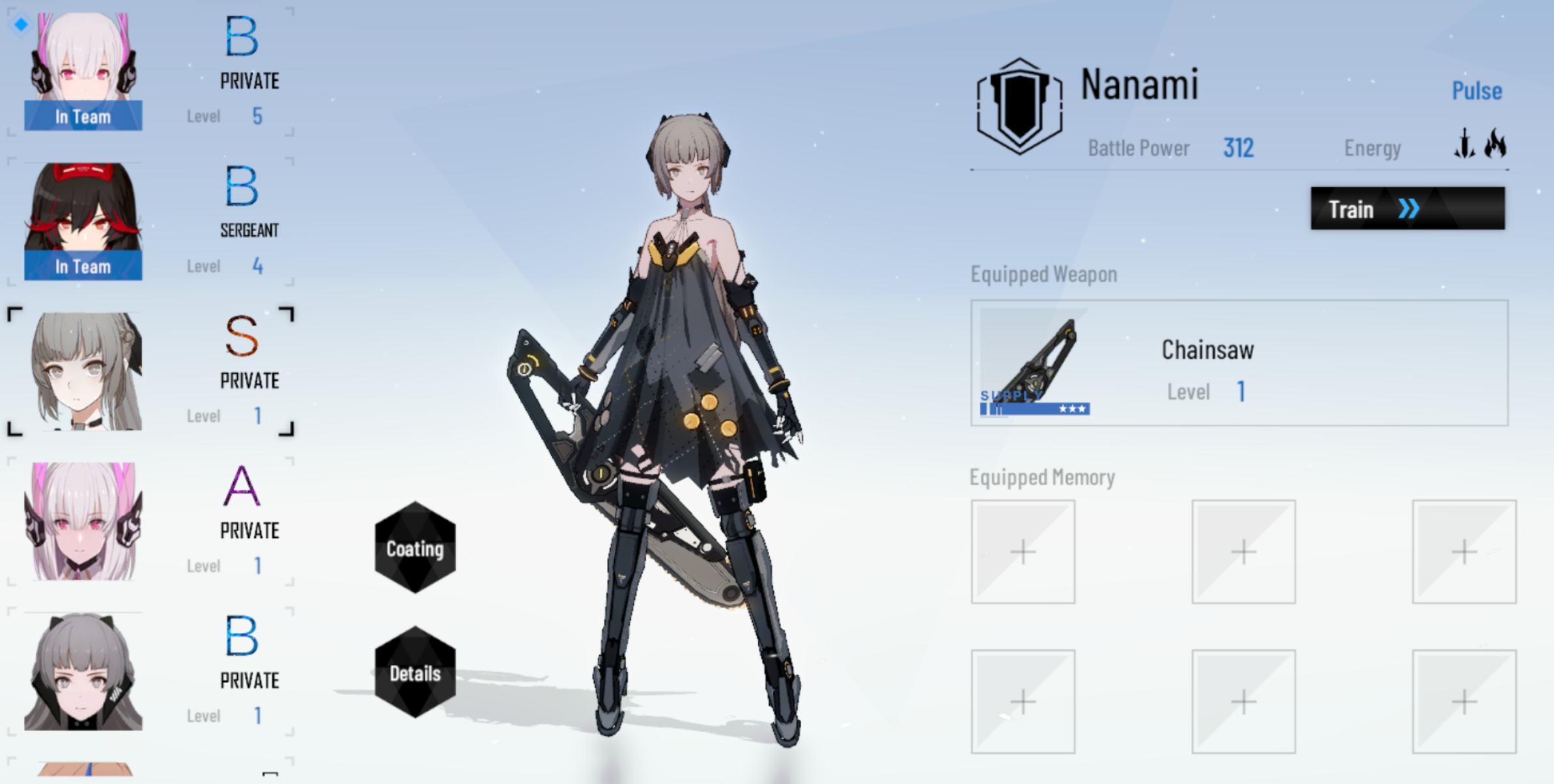Open the bottom-right Memory plus slot
Screen dimensions: 1554x784
pyautogui.click(x=1465, y=702)
